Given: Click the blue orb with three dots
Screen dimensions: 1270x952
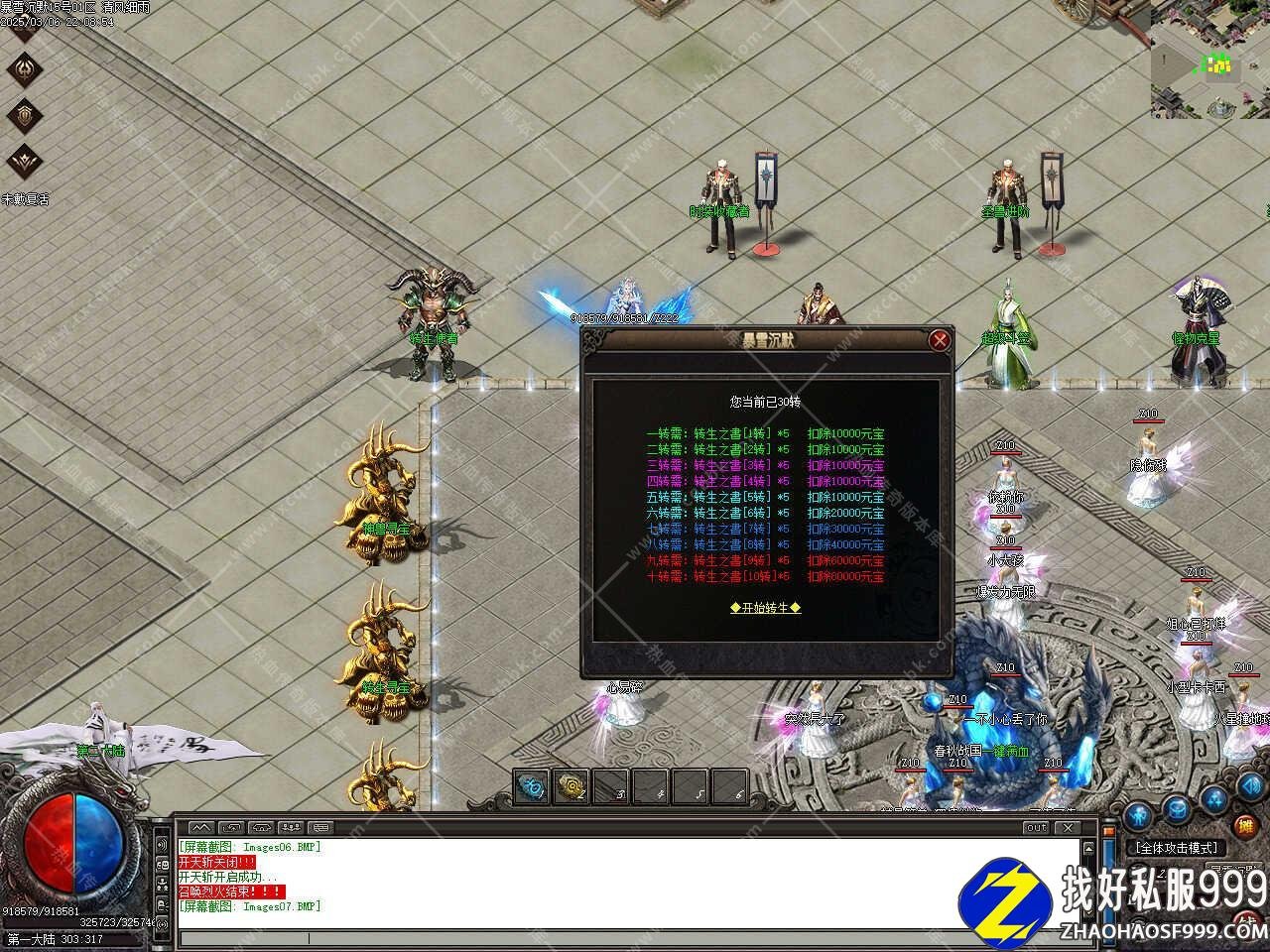Looking at the screenshot, I should [x=1213, y=799].
